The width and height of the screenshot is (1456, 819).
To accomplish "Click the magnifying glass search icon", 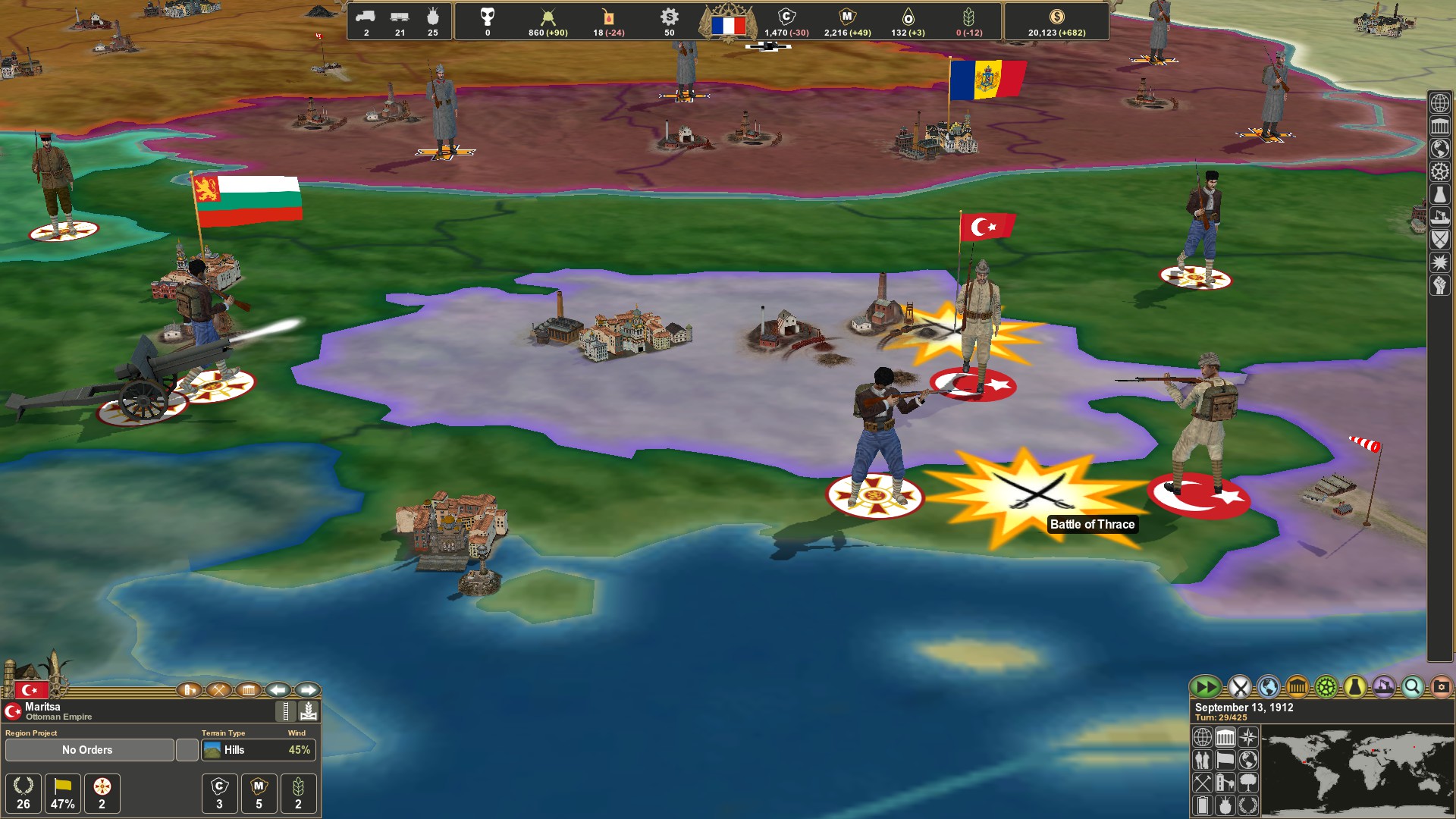I will 1411,687.
